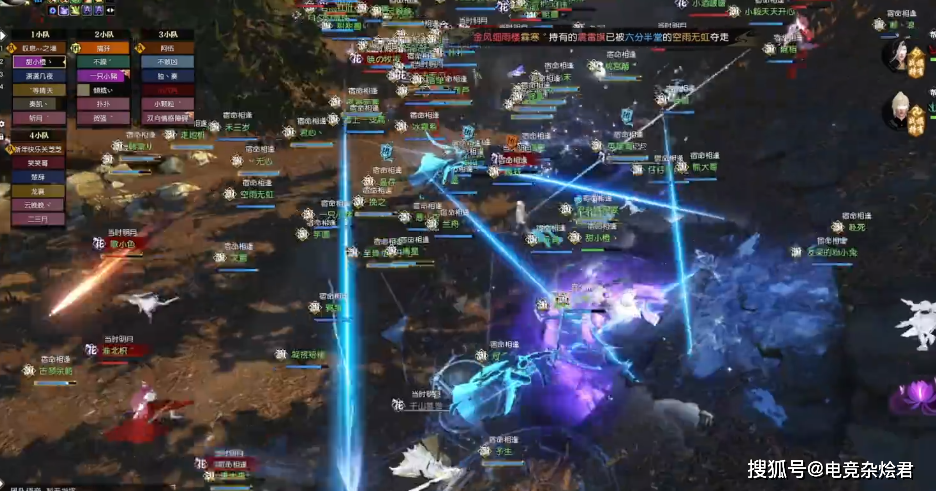
Task: Select raid member 潇潇几夜
Action: coord(38,76)
